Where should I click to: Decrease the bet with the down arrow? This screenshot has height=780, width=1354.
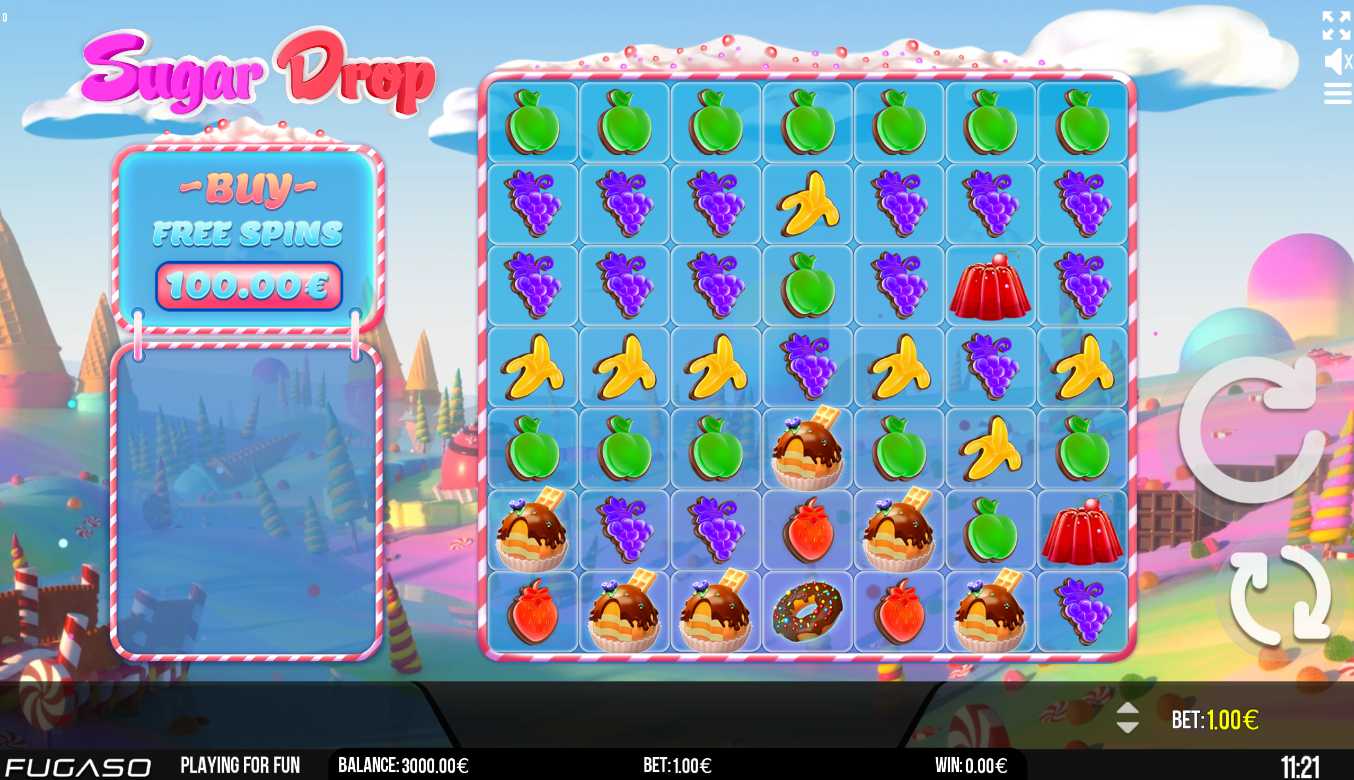coord(1127,727)
